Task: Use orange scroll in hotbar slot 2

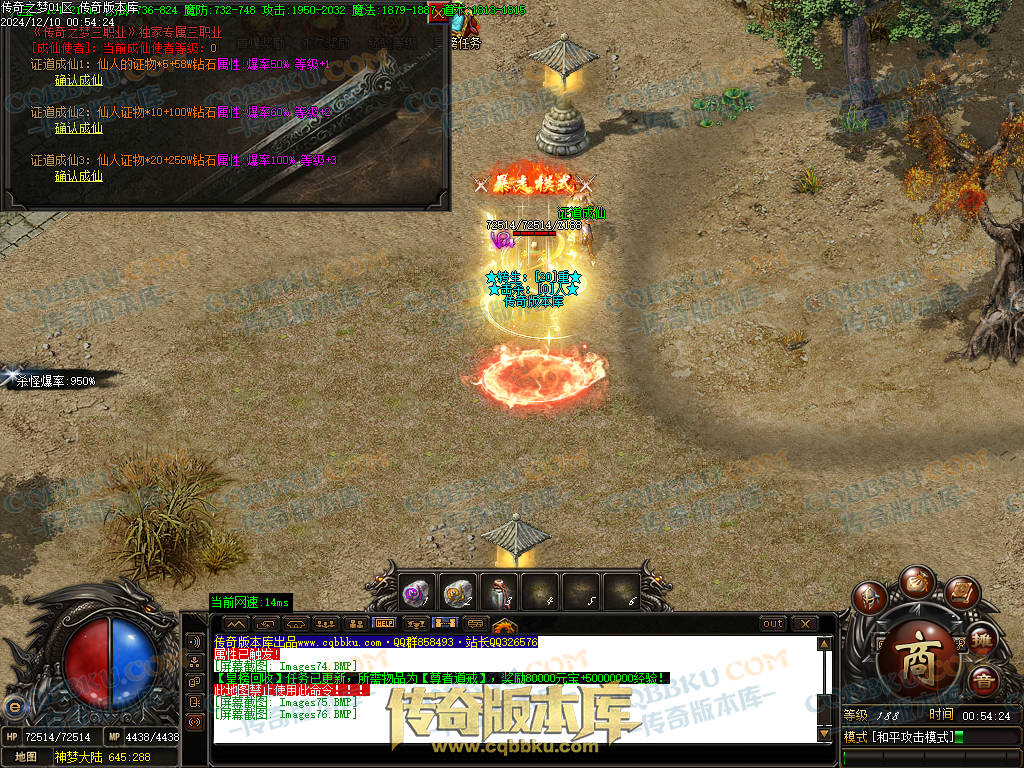Action: [458, 592]
